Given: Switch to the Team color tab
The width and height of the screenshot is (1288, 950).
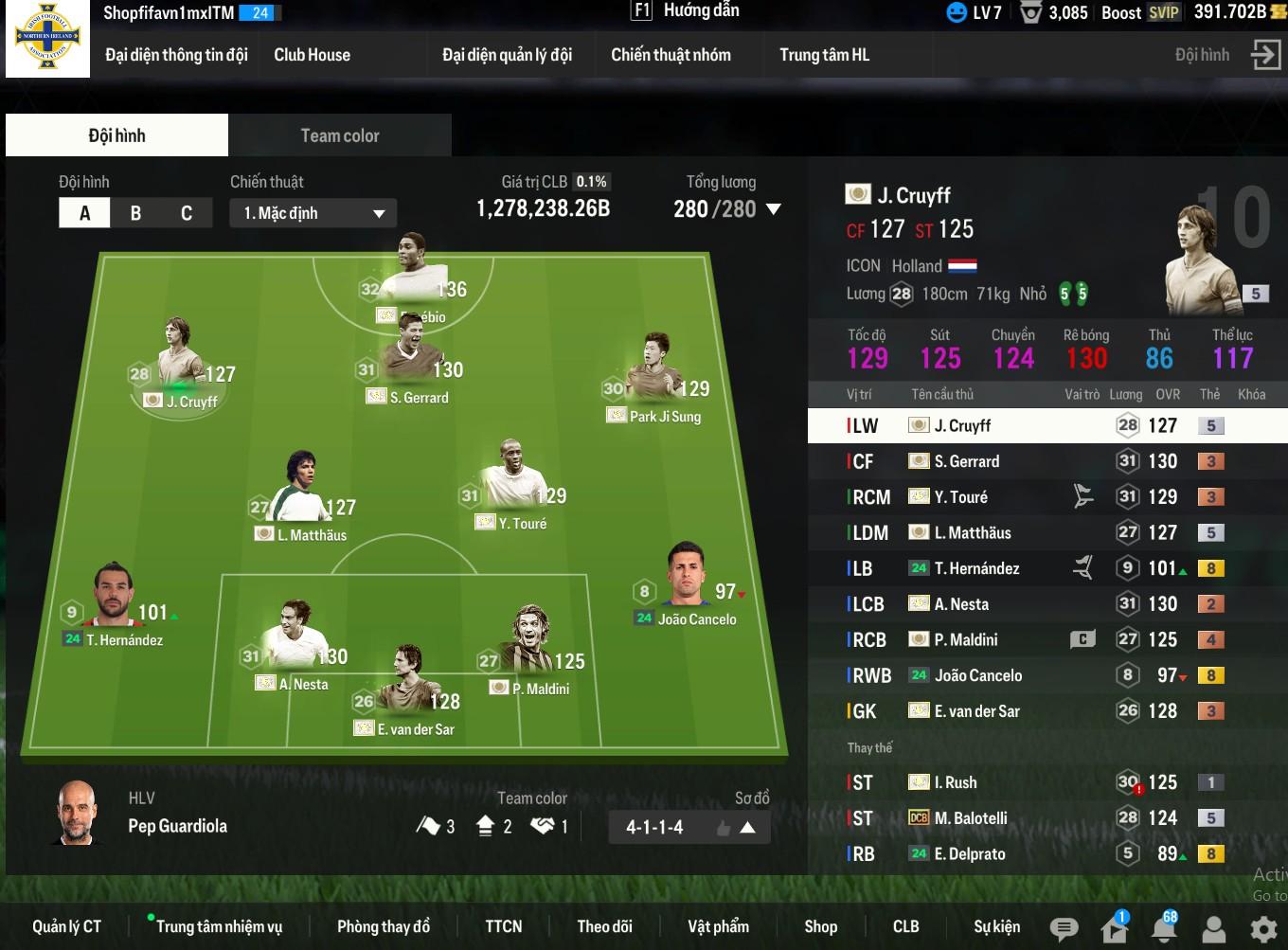Looking at the screenshot, I should click(x=339, y=135).
